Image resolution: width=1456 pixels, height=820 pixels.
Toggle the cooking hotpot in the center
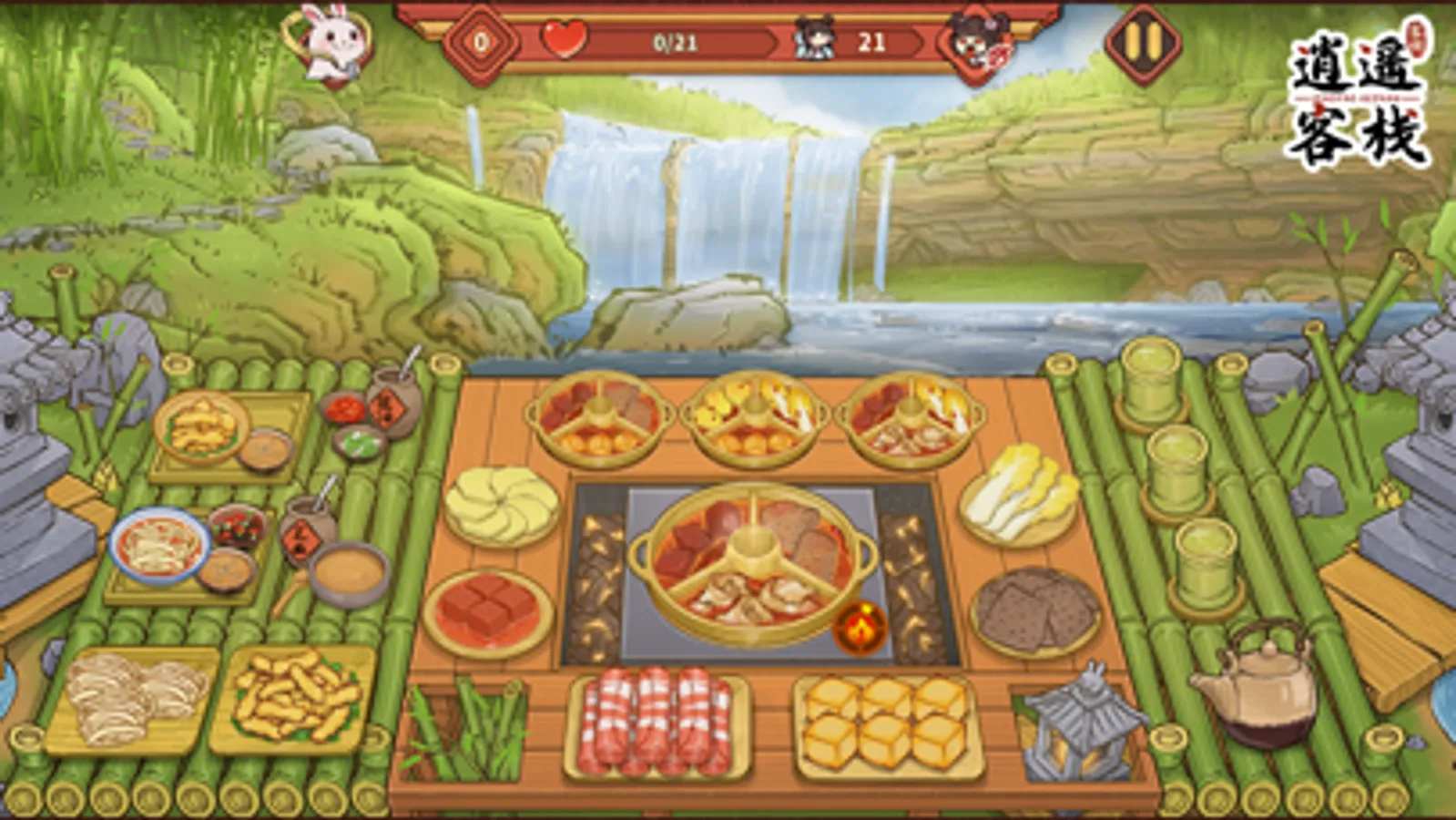[x=751, y=560]
